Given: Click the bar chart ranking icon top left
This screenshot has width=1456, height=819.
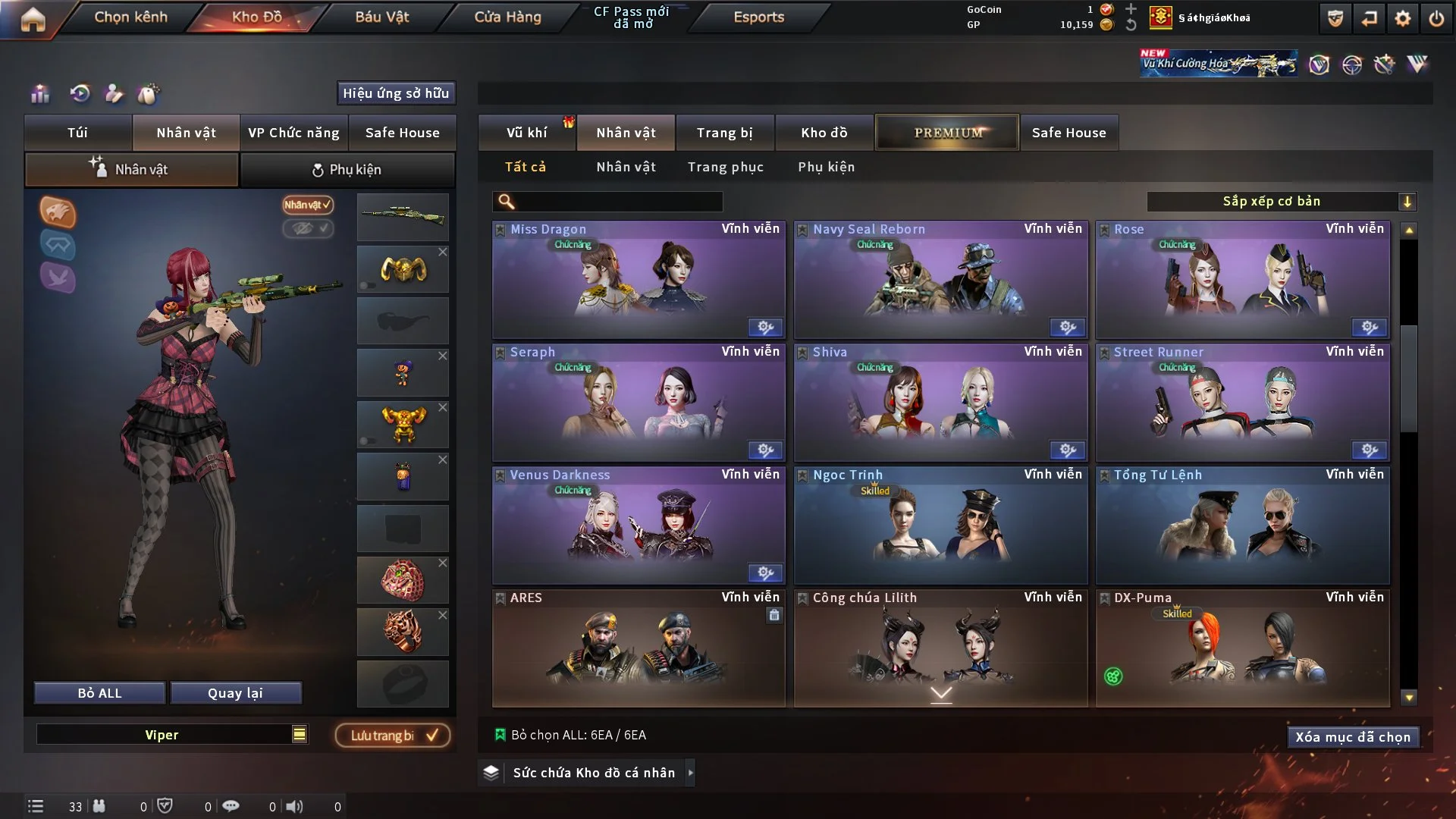Looking at the screenshot, I should click(x=39, y=94).
